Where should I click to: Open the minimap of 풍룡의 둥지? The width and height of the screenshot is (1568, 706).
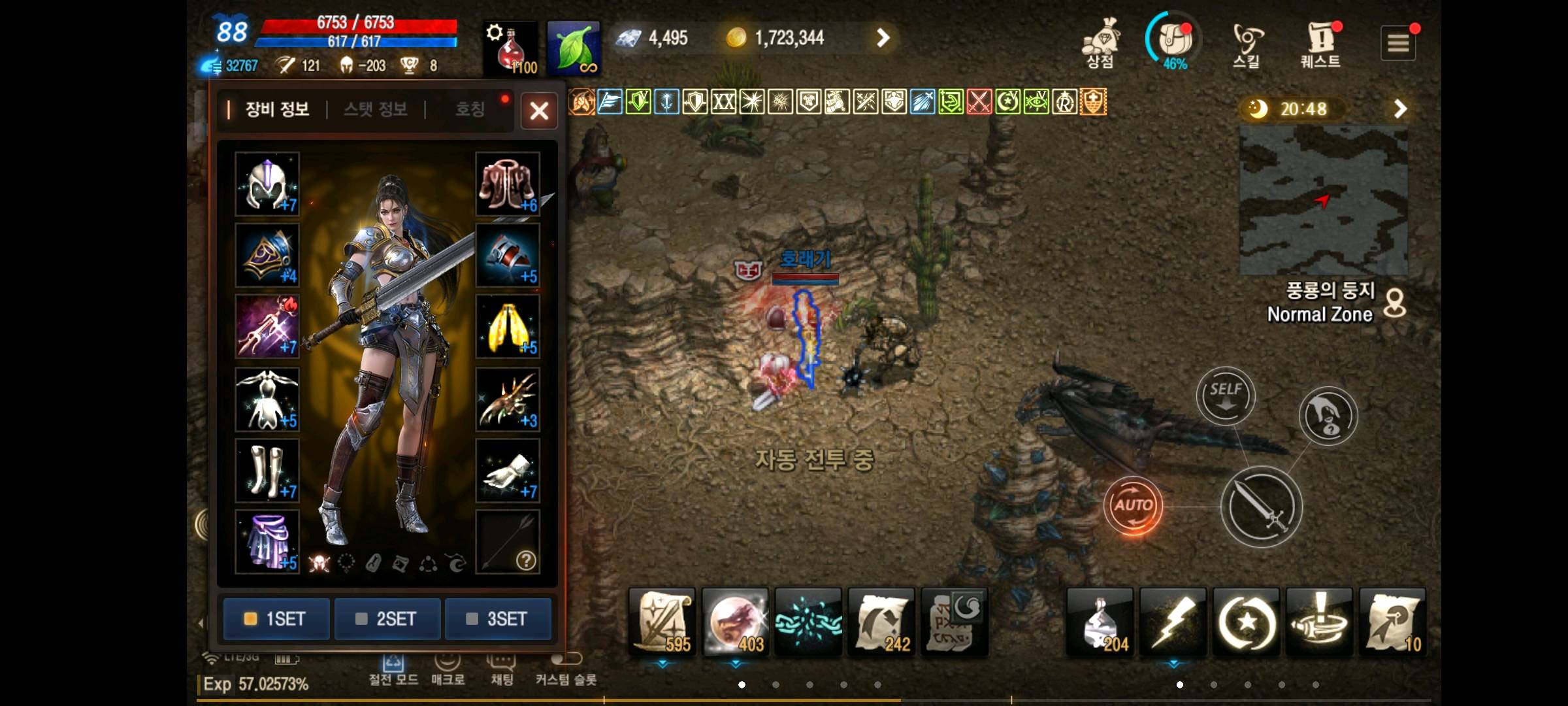[1323, 201]
